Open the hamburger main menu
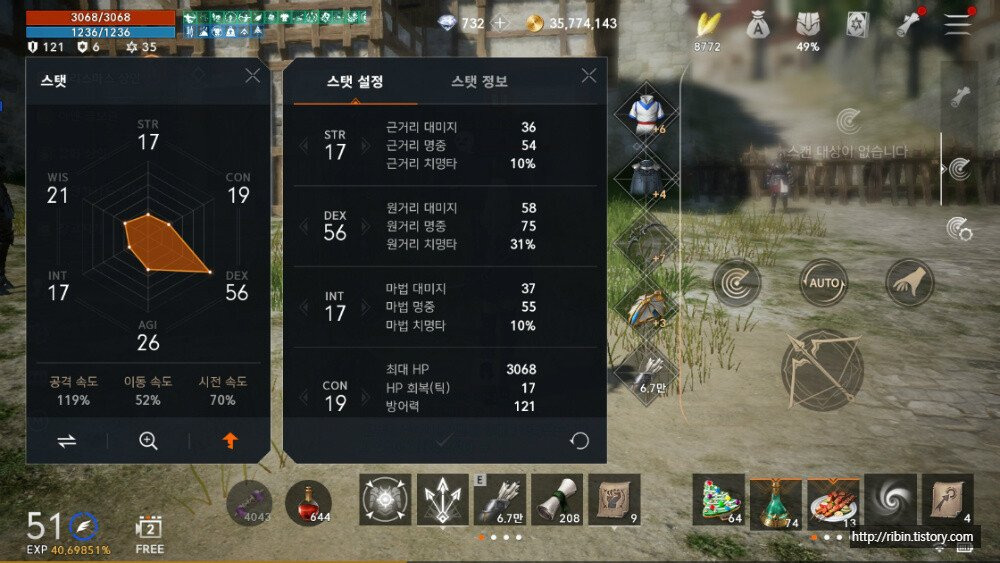Screen dimensions: 1000x563 pyautogui.click(x=958, y=25)
